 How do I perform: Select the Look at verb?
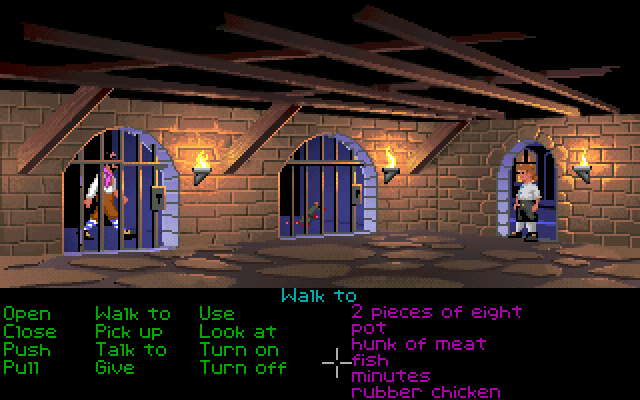pyautogui.click(x=238, y=331)
